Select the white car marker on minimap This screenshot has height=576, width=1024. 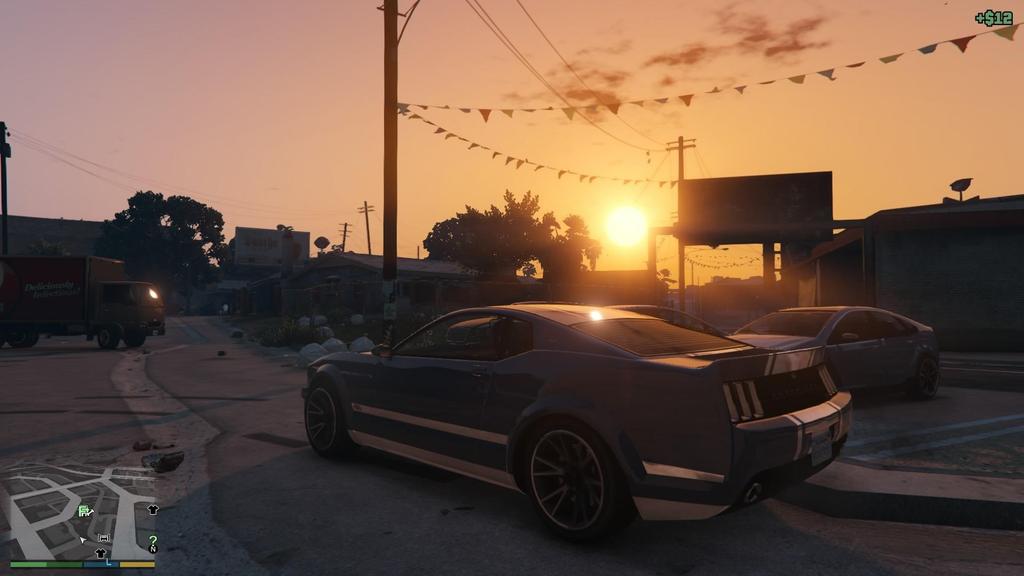(103, 539)
